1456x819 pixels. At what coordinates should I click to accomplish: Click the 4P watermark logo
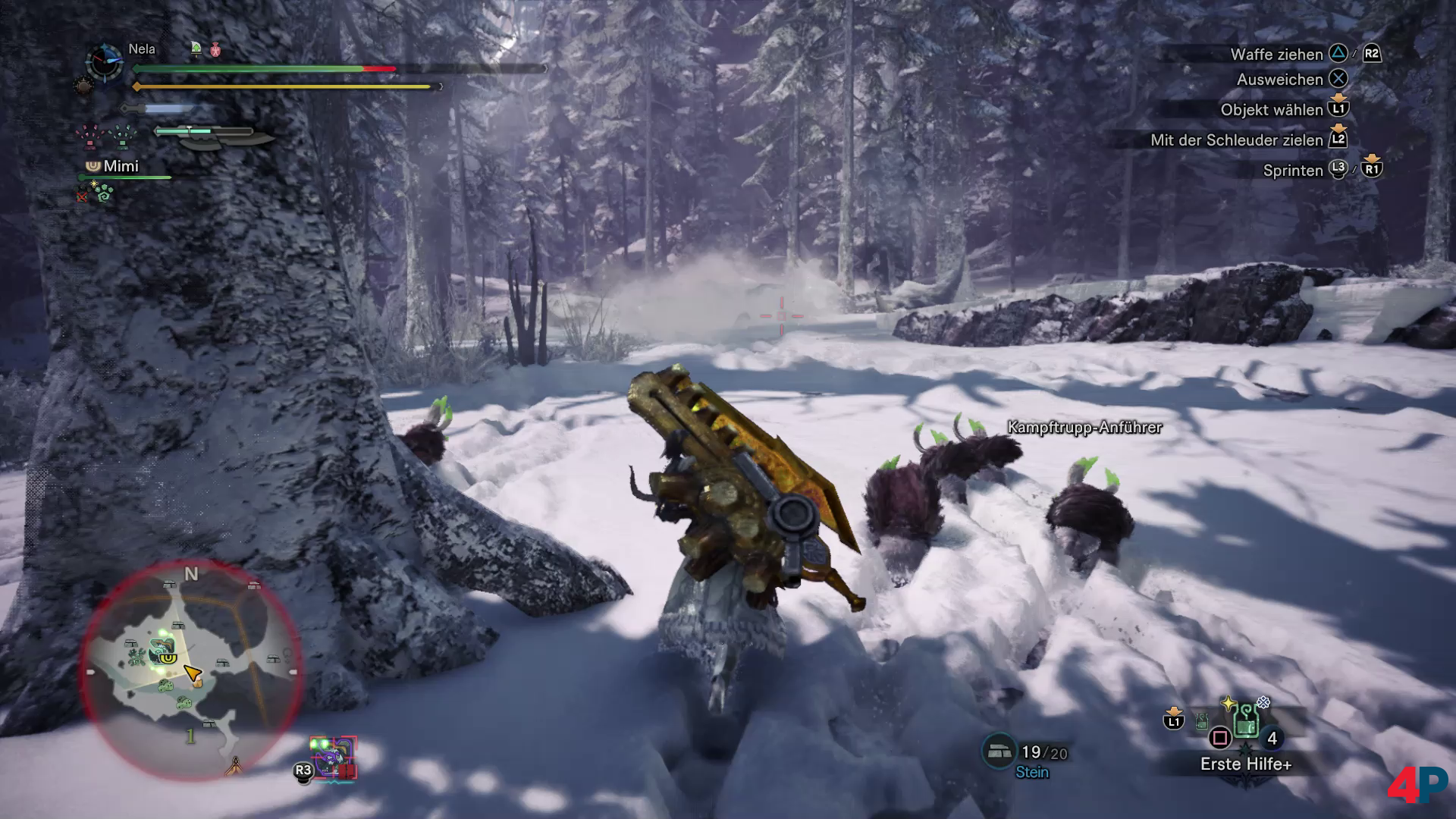point(1417,785)
